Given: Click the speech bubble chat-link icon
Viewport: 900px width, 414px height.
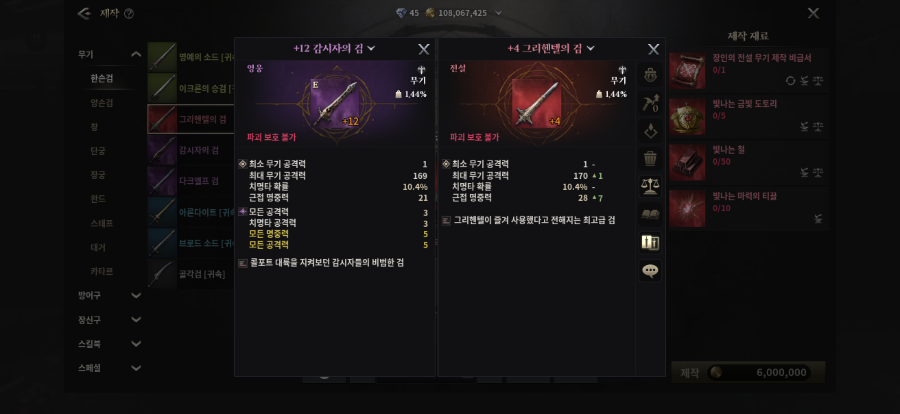Looking at the screenshot, I should pyautogui.click(x=650, y=270).
